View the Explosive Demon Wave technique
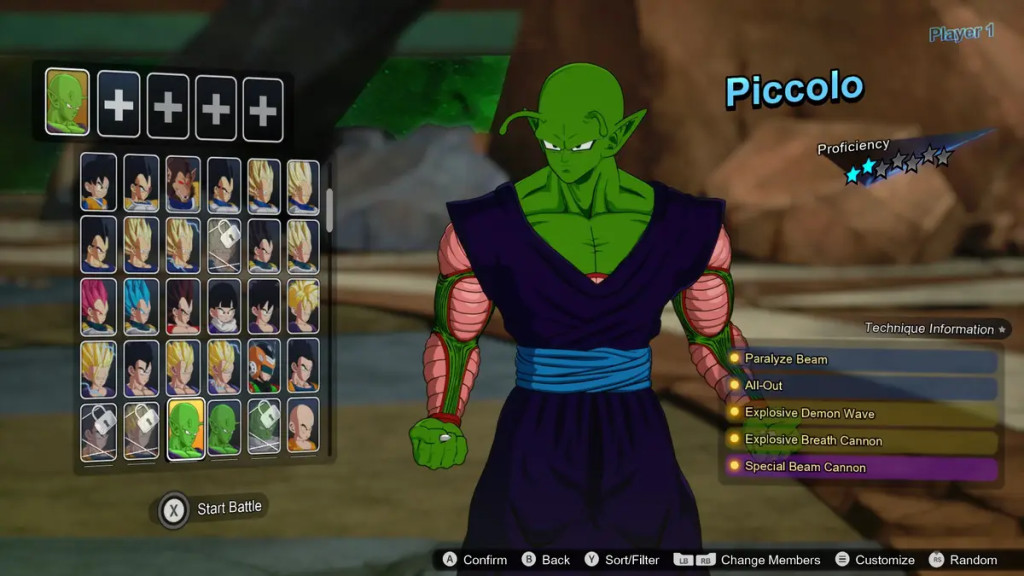1024x576 pixels. point(862,413)
